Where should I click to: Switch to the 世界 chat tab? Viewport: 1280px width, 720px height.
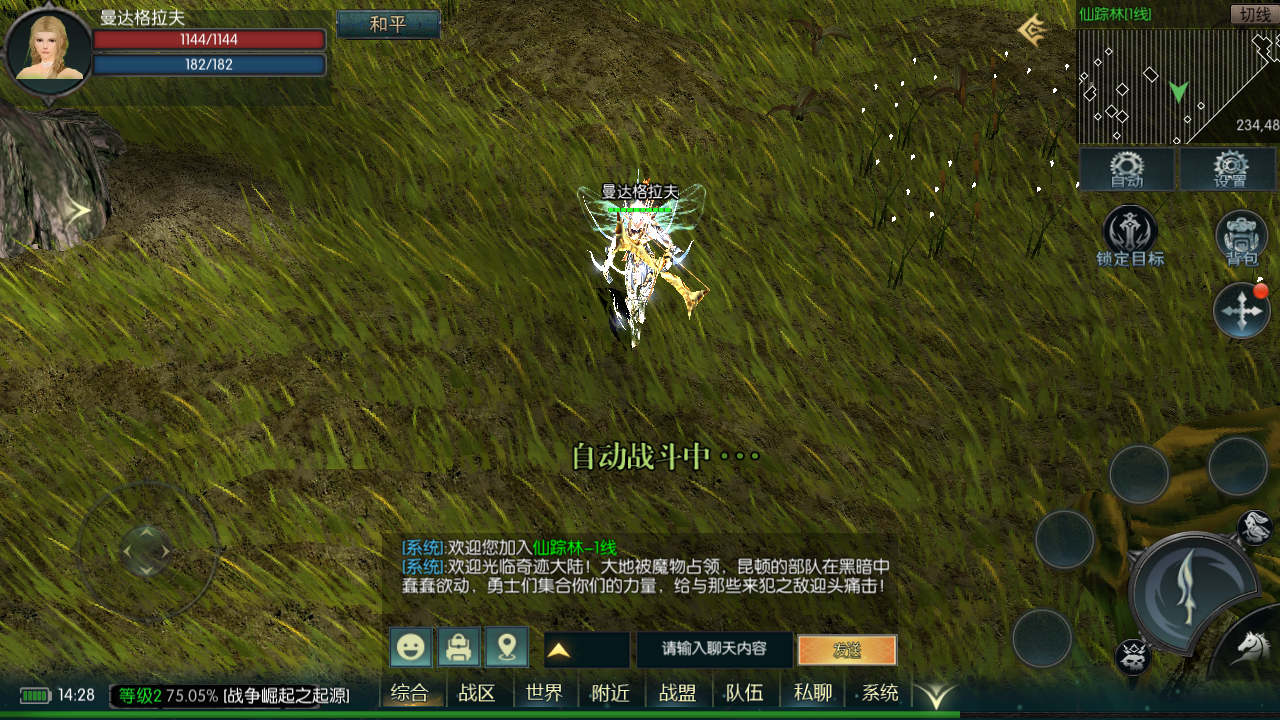point(544,693)
